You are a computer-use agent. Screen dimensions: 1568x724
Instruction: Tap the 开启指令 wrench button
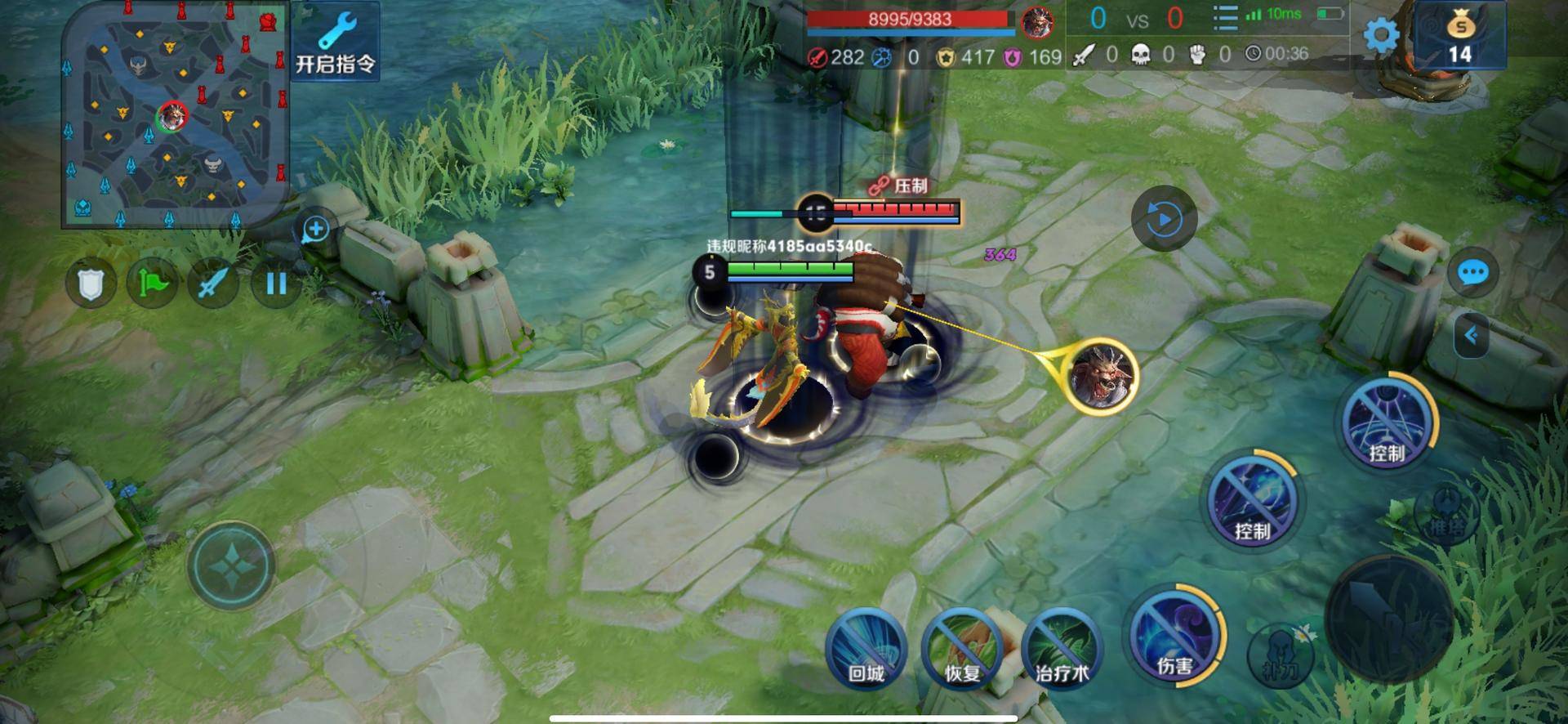(335, 42)
